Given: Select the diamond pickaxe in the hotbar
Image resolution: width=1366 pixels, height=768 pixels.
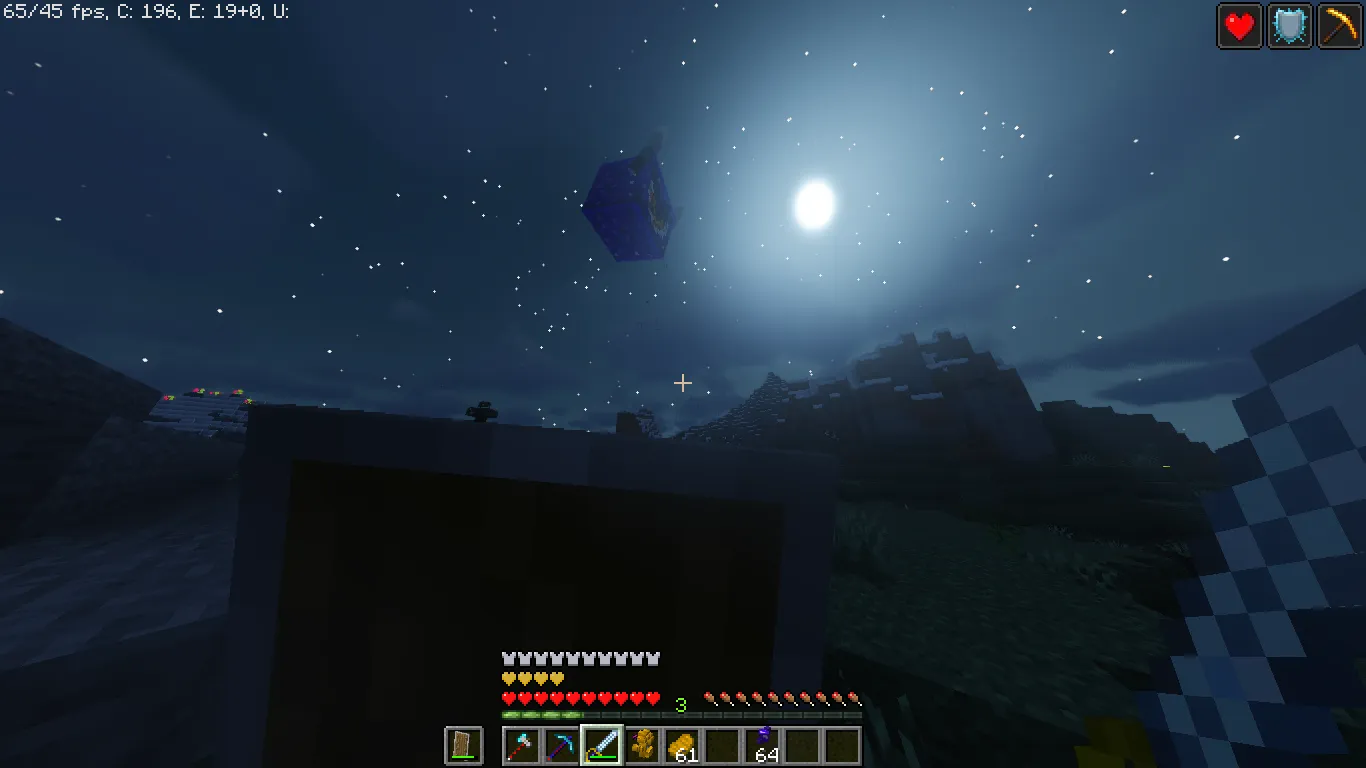Looking at the screenshot, I should coord(563,745).
